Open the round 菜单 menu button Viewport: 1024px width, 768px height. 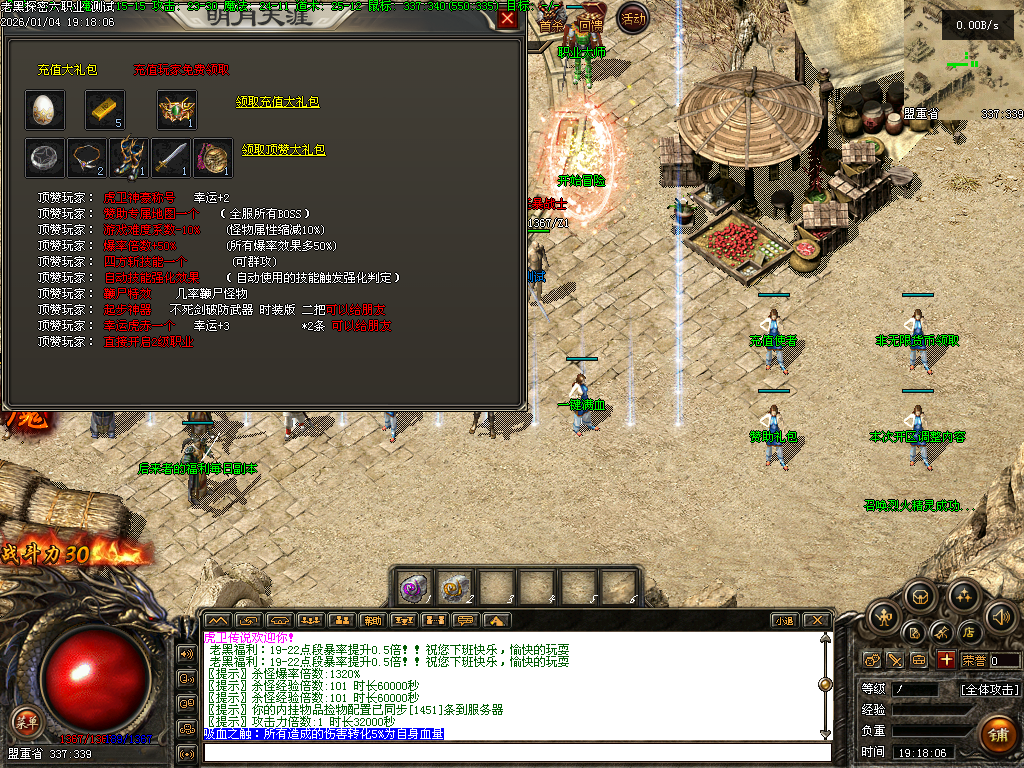click(x=27, y=719)
